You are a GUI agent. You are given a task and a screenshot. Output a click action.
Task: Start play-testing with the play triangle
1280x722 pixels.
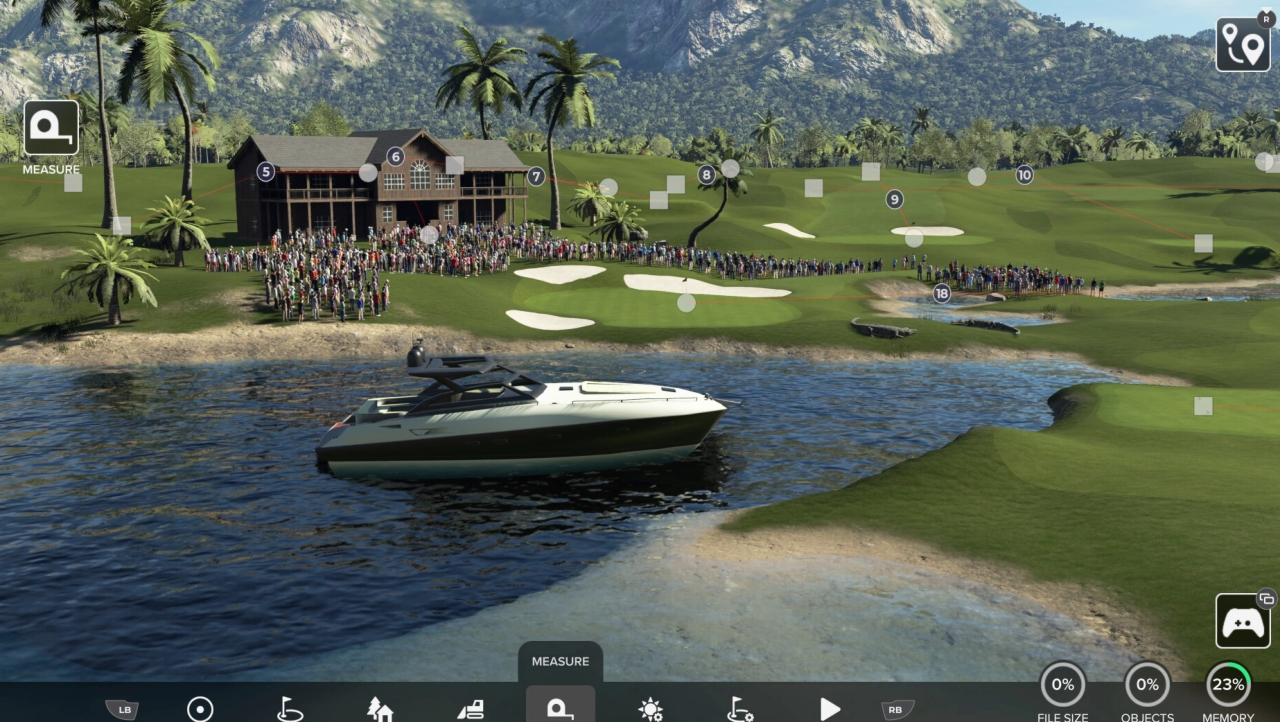pyautogui.click(x=830, y=709)
